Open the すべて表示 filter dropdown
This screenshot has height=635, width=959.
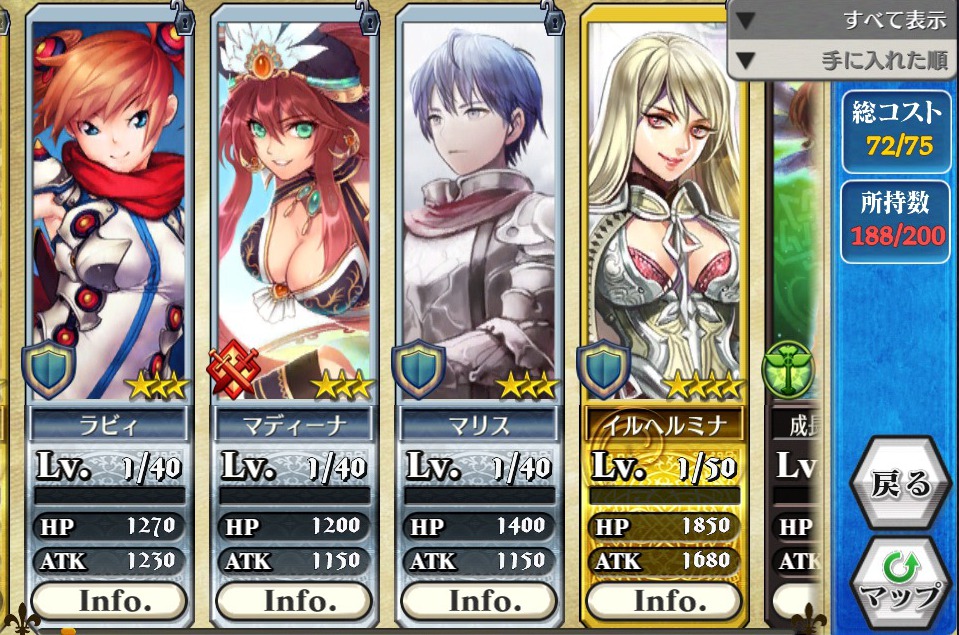(842, 20)
